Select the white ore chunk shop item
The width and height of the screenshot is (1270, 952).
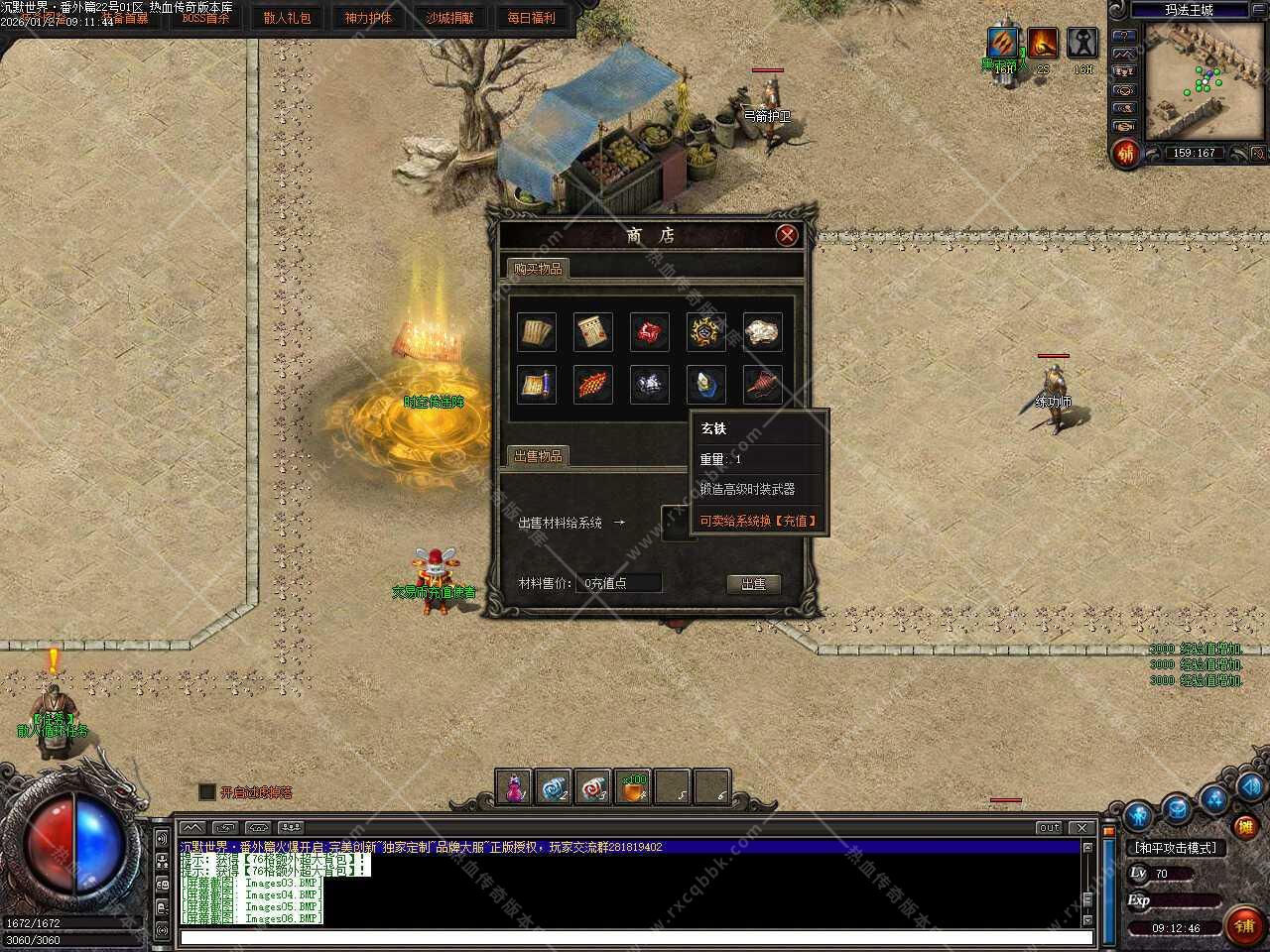[x=762, y=332]
